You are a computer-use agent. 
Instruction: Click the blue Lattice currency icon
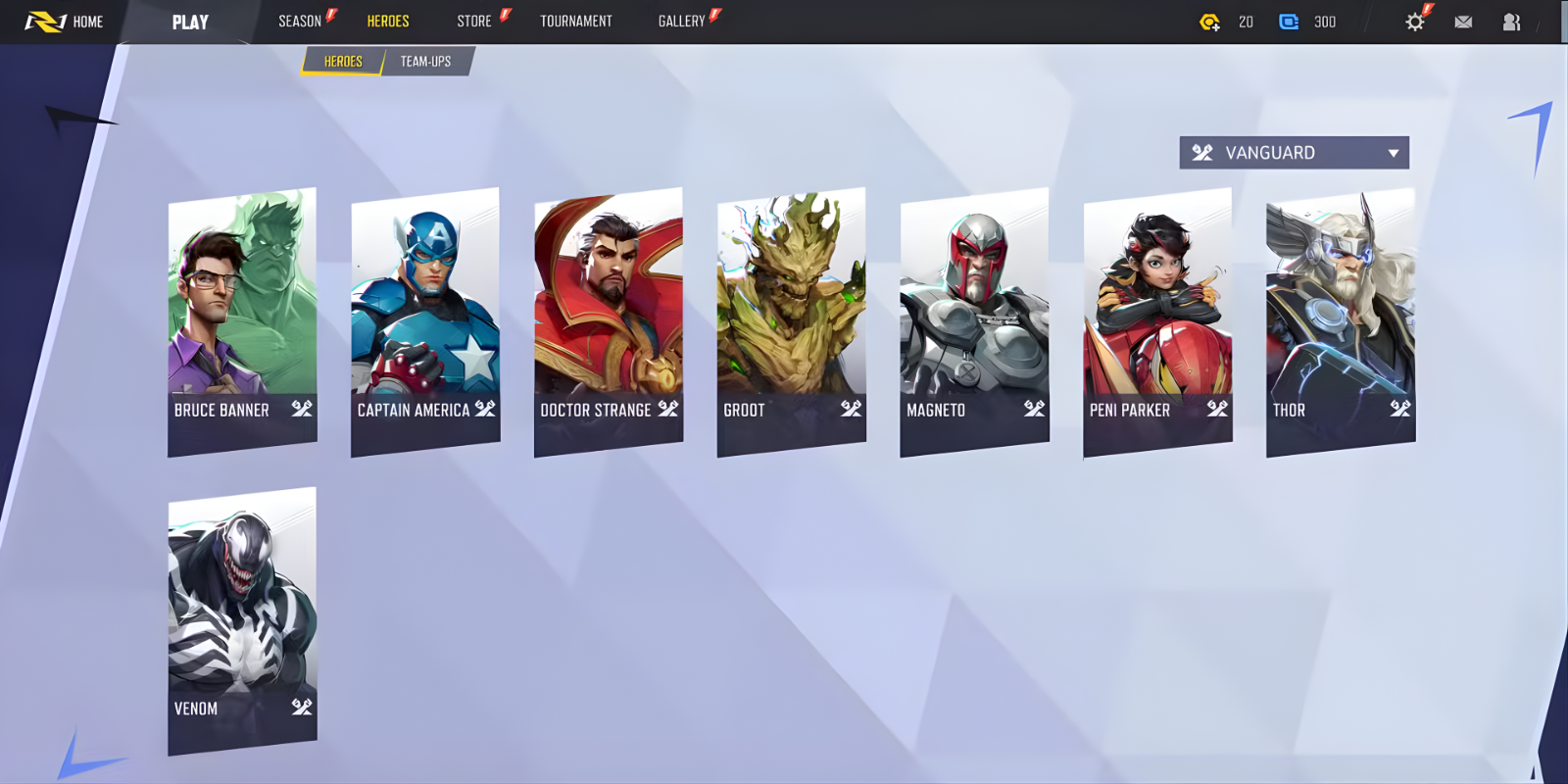click(x=1289, y=21)
